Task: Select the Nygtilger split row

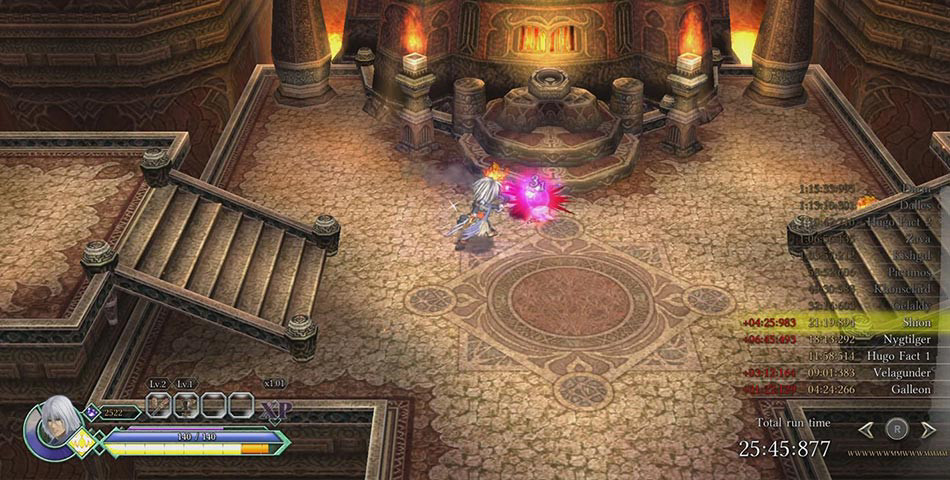Action: pyautogui.click(x=845, y=339)
